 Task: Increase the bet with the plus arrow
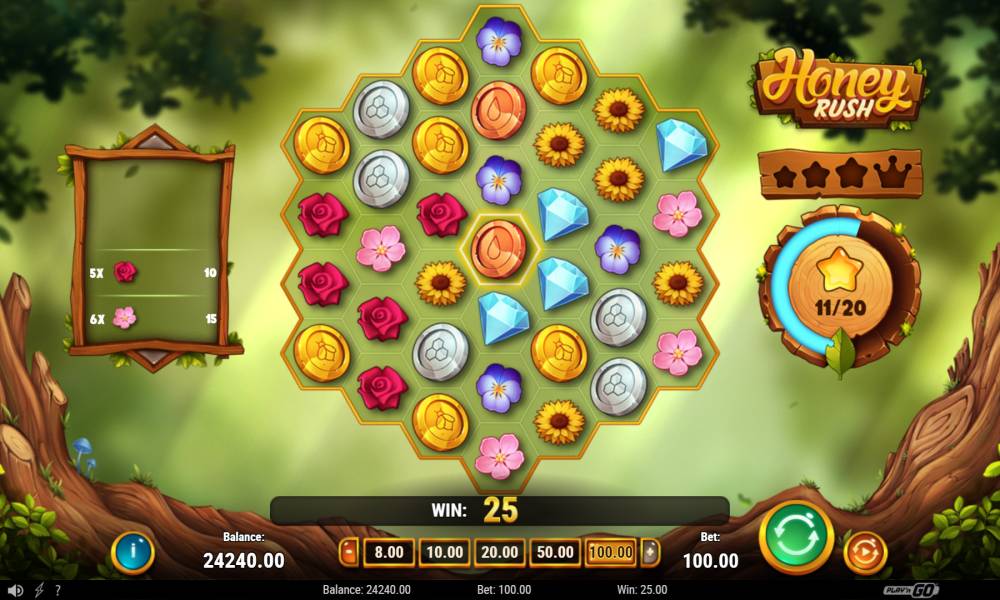coord(650,551)
